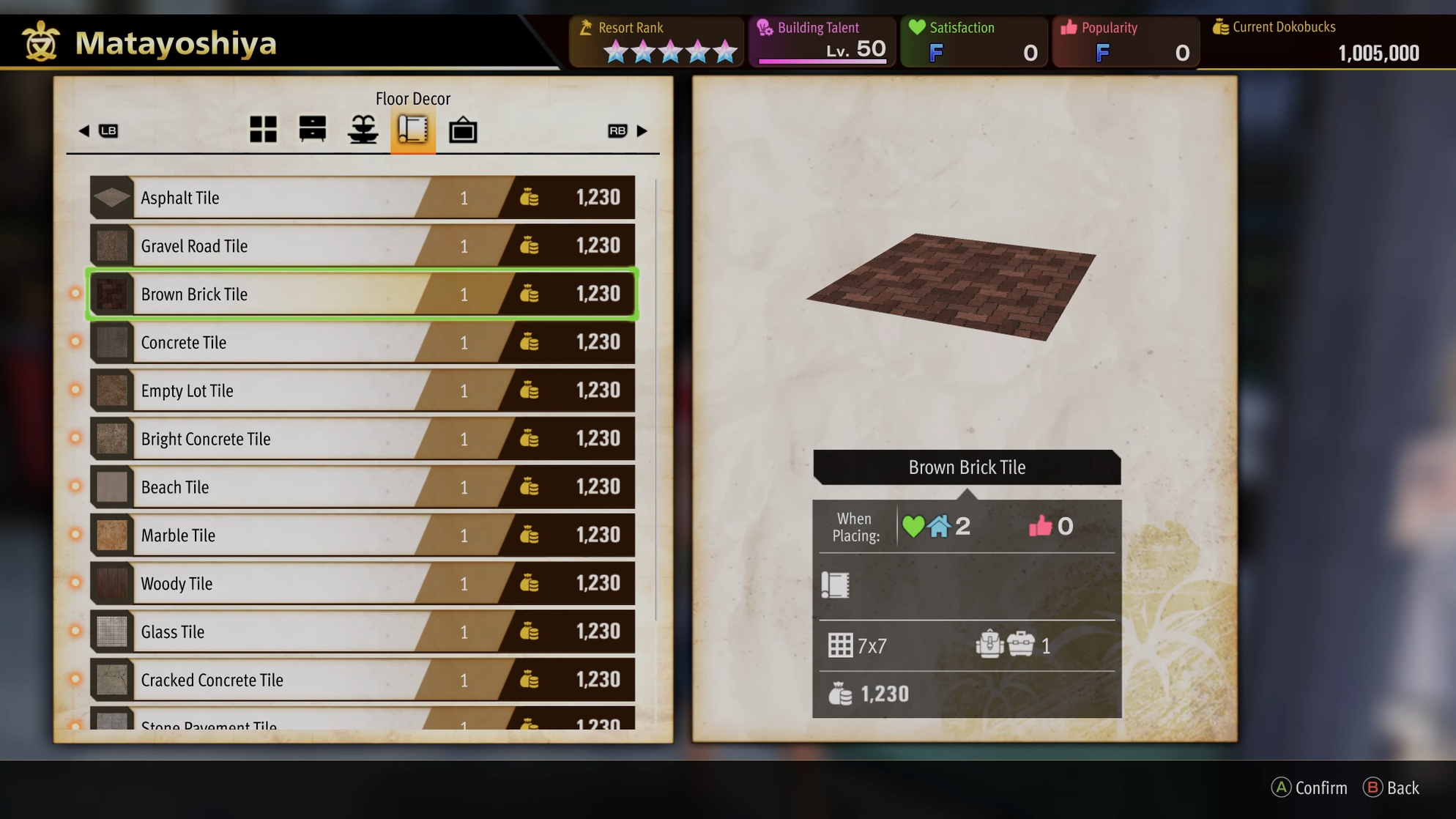Click the right arrow for next category
The width and height of the screenshot is (1456, 819).
pyautogui.click(x=642, y=131)
